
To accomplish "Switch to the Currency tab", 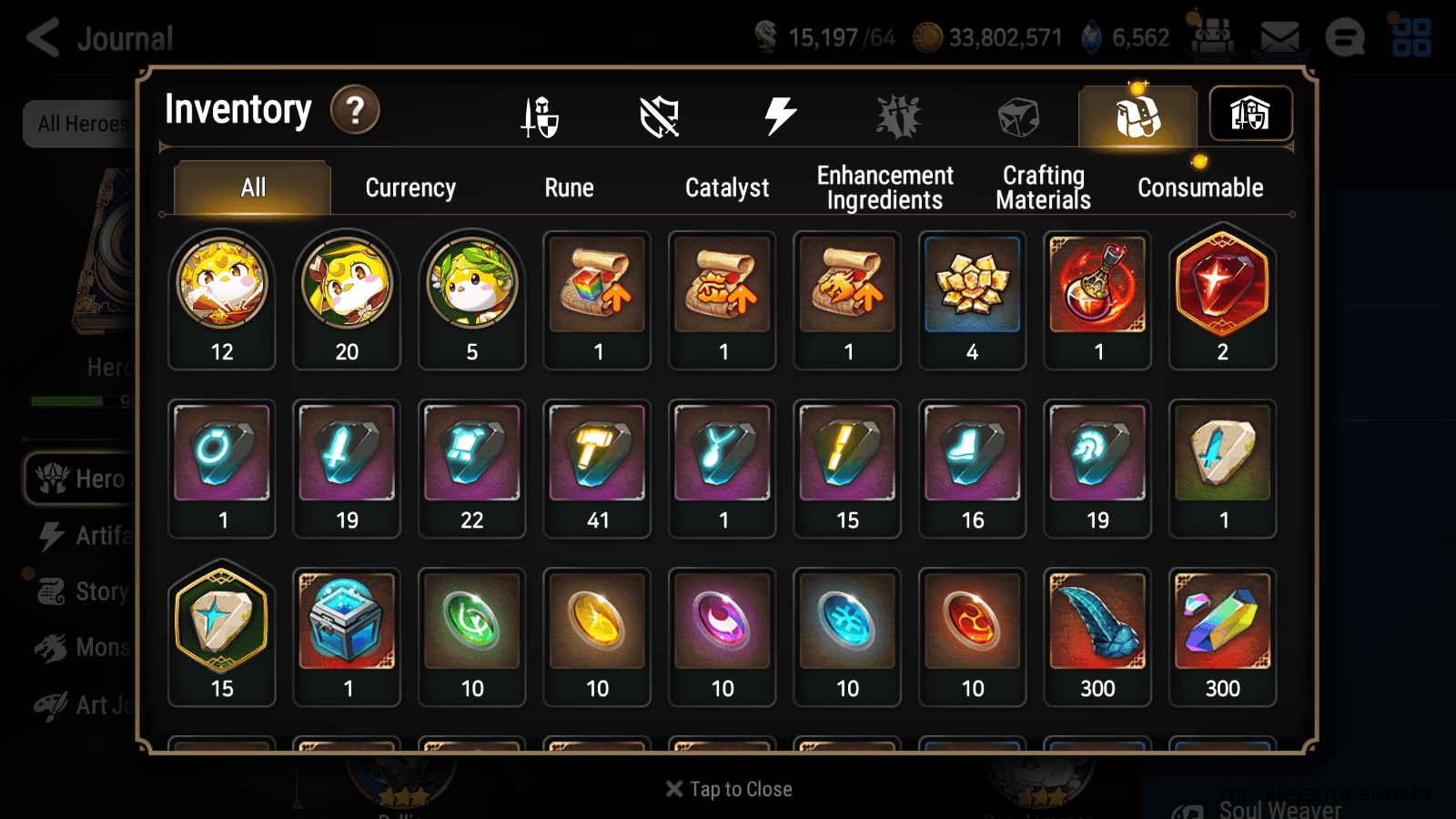I will tap(410, 188).
